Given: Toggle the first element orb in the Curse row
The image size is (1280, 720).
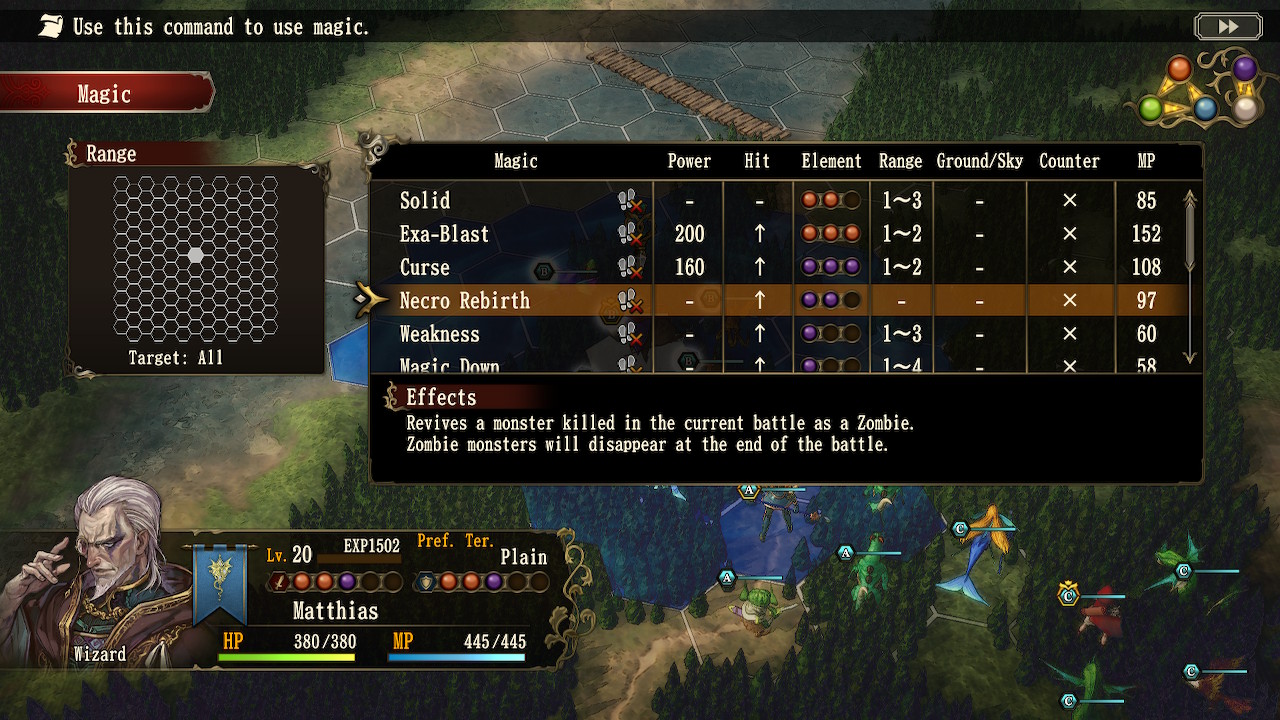Looking at the screenshot, I should coord(810,267).
